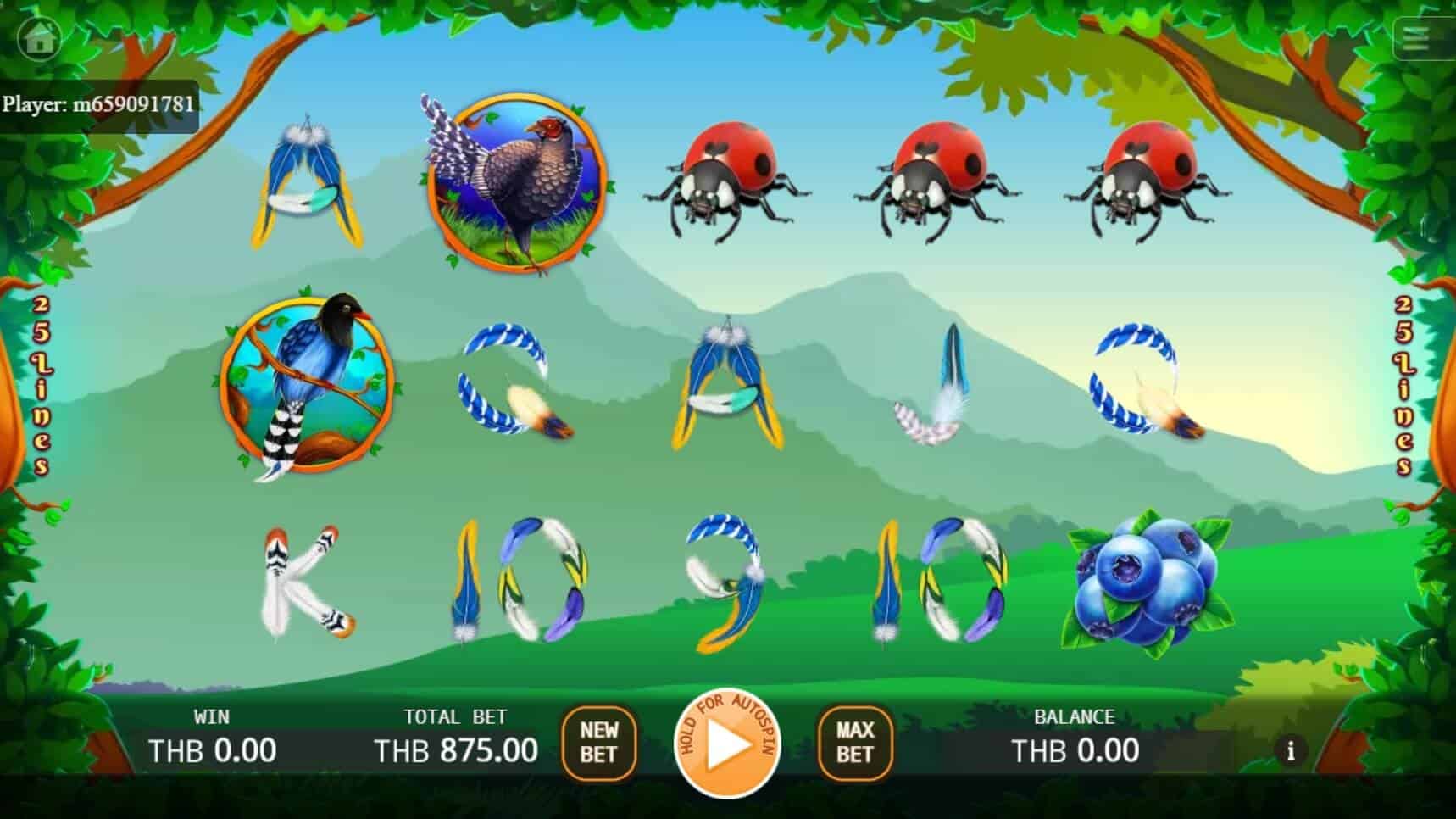Open game info via the i icon
Viewport: 1456px width, 819px height.
point(1292,750)
